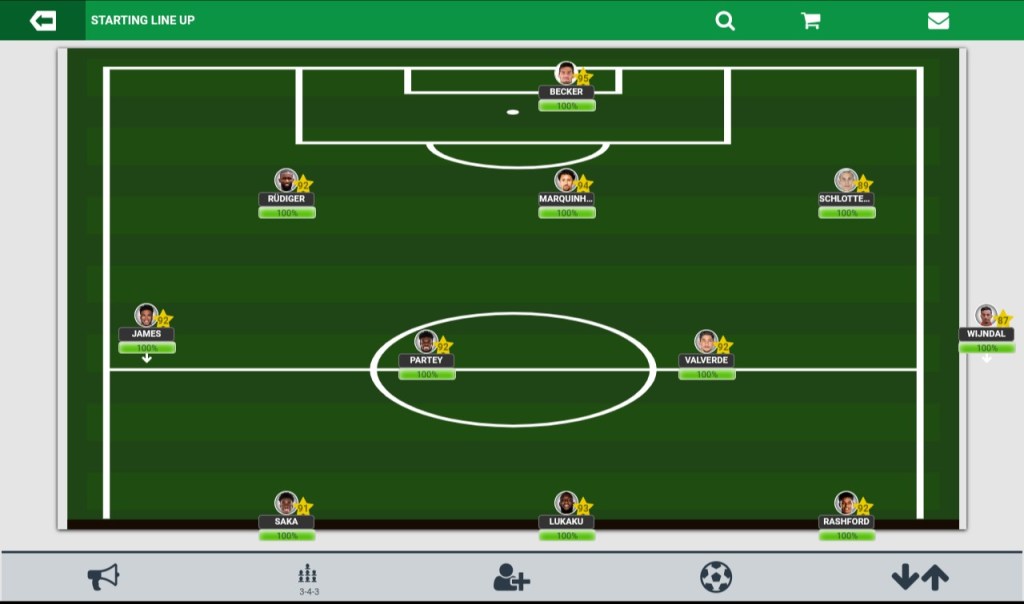Open the megaphone team instructions
This screenshot has height=604, width=1024.
coord(103,577)
